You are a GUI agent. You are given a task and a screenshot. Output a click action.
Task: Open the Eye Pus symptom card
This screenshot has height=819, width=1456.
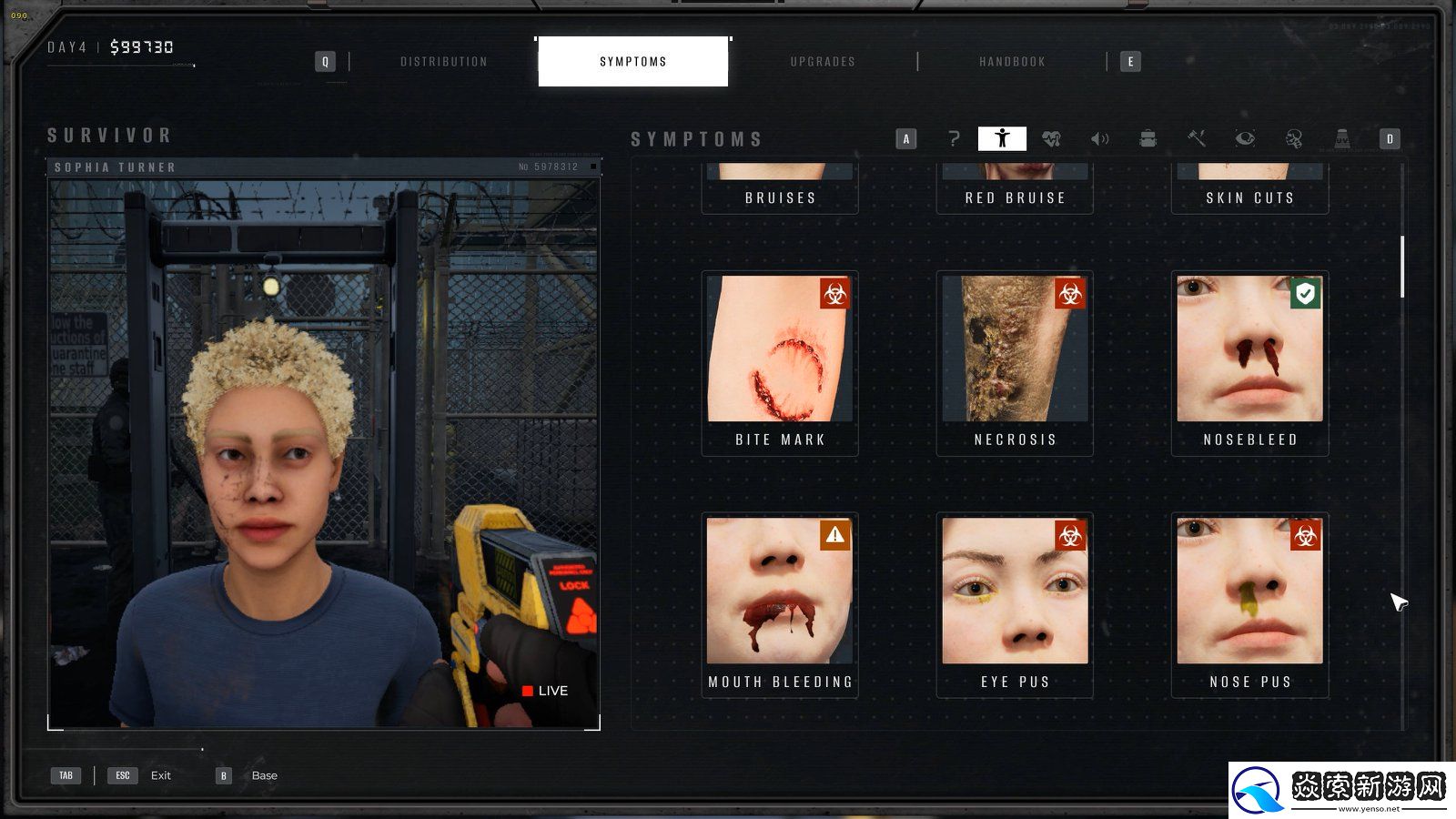tap(1015, 605)
